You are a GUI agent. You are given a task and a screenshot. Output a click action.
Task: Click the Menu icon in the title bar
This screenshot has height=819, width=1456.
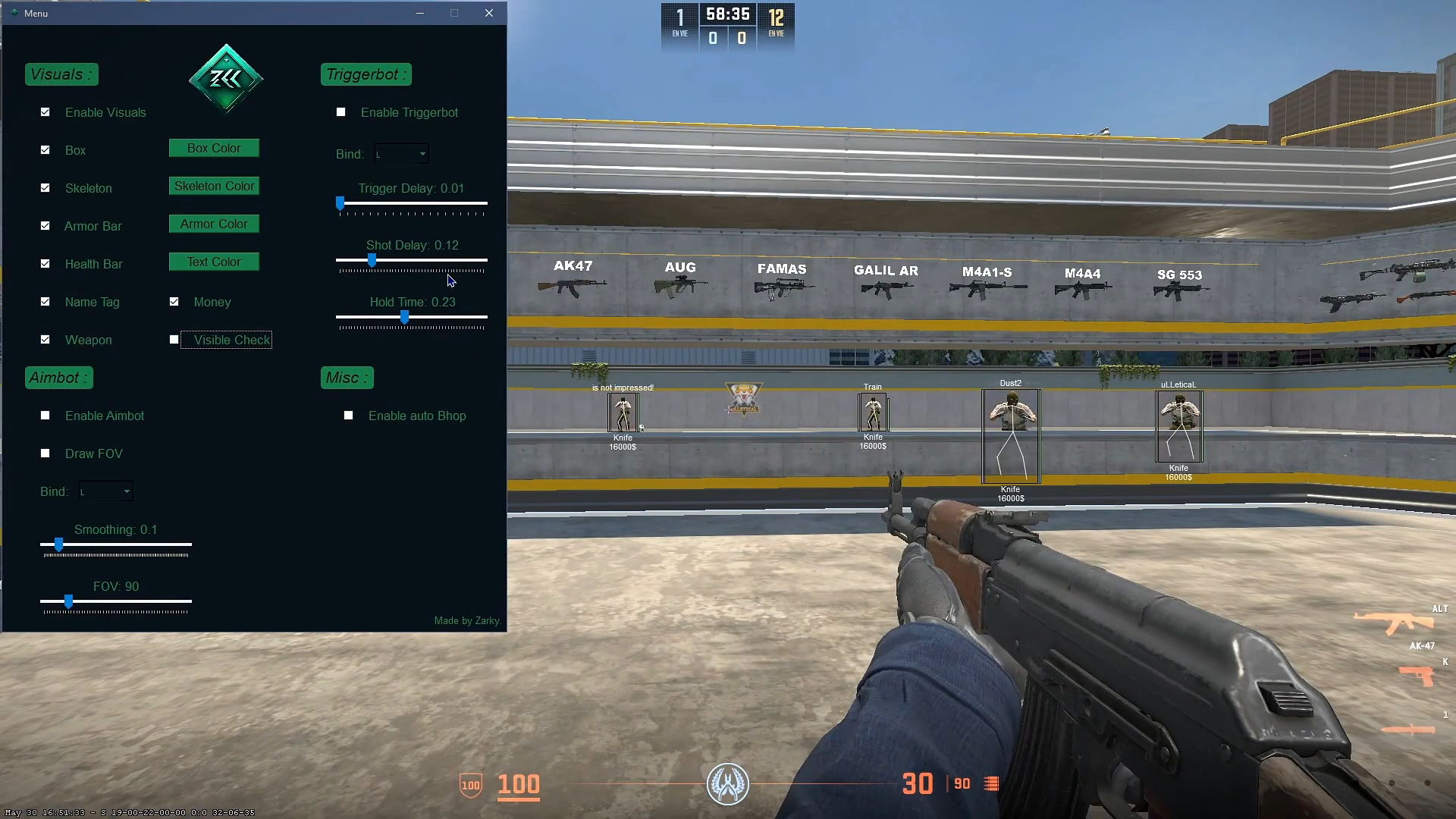pyautogui.click(x=15, y=13)
